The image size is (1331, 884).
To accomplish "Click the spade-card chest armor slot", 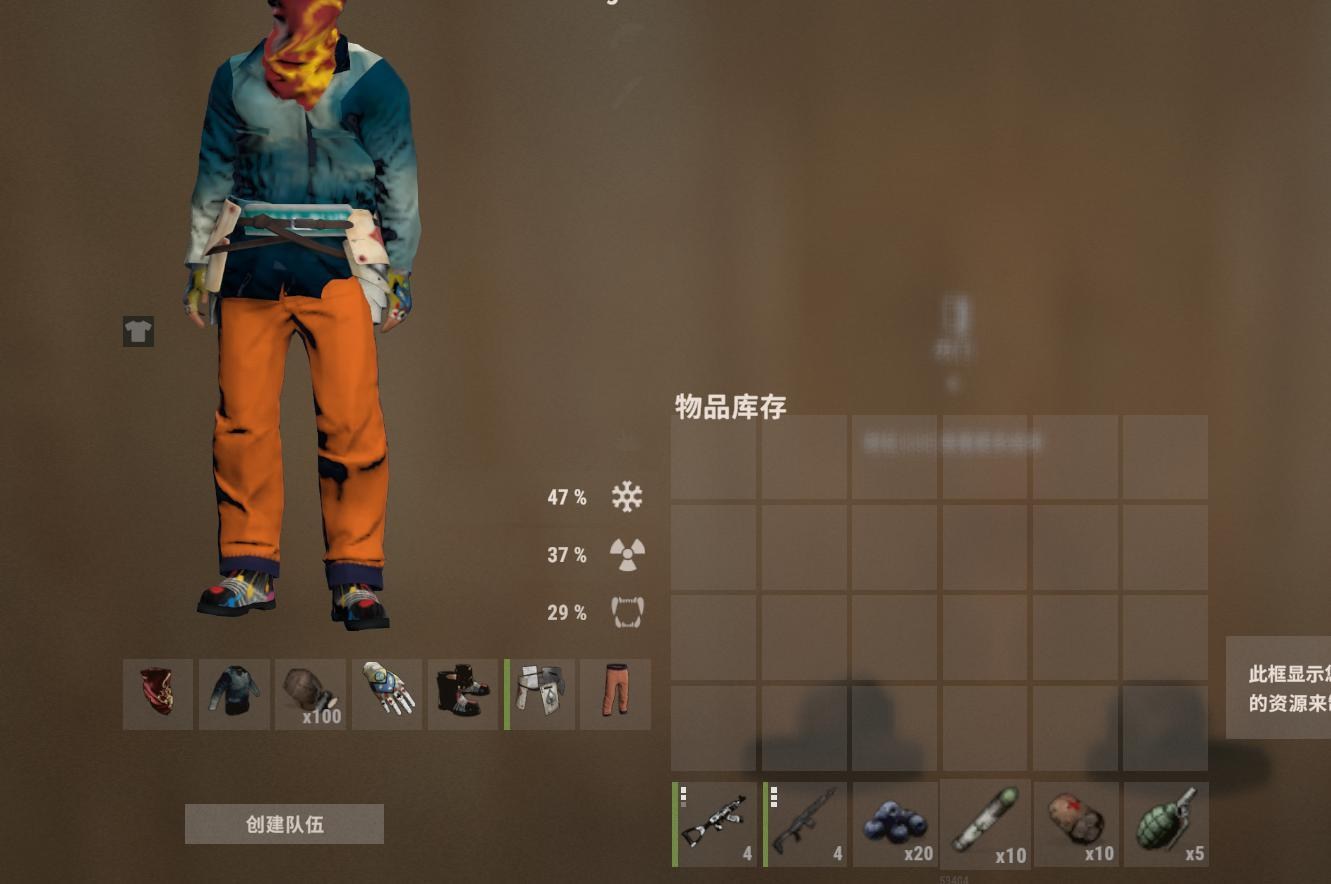I will click(539, 694).
